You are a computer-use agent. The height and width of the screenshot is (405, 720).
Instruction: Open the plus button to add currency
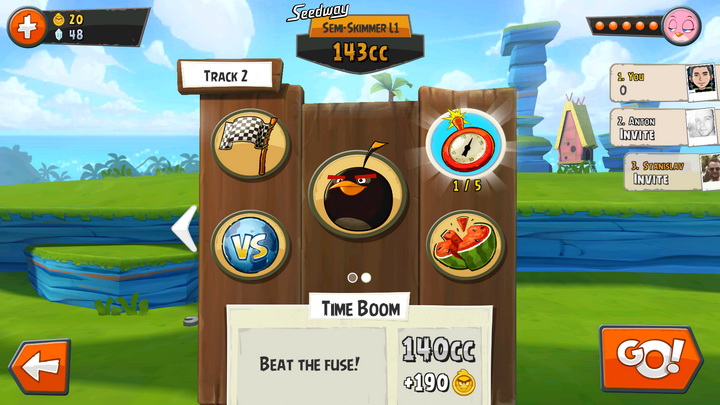(26, 27)
